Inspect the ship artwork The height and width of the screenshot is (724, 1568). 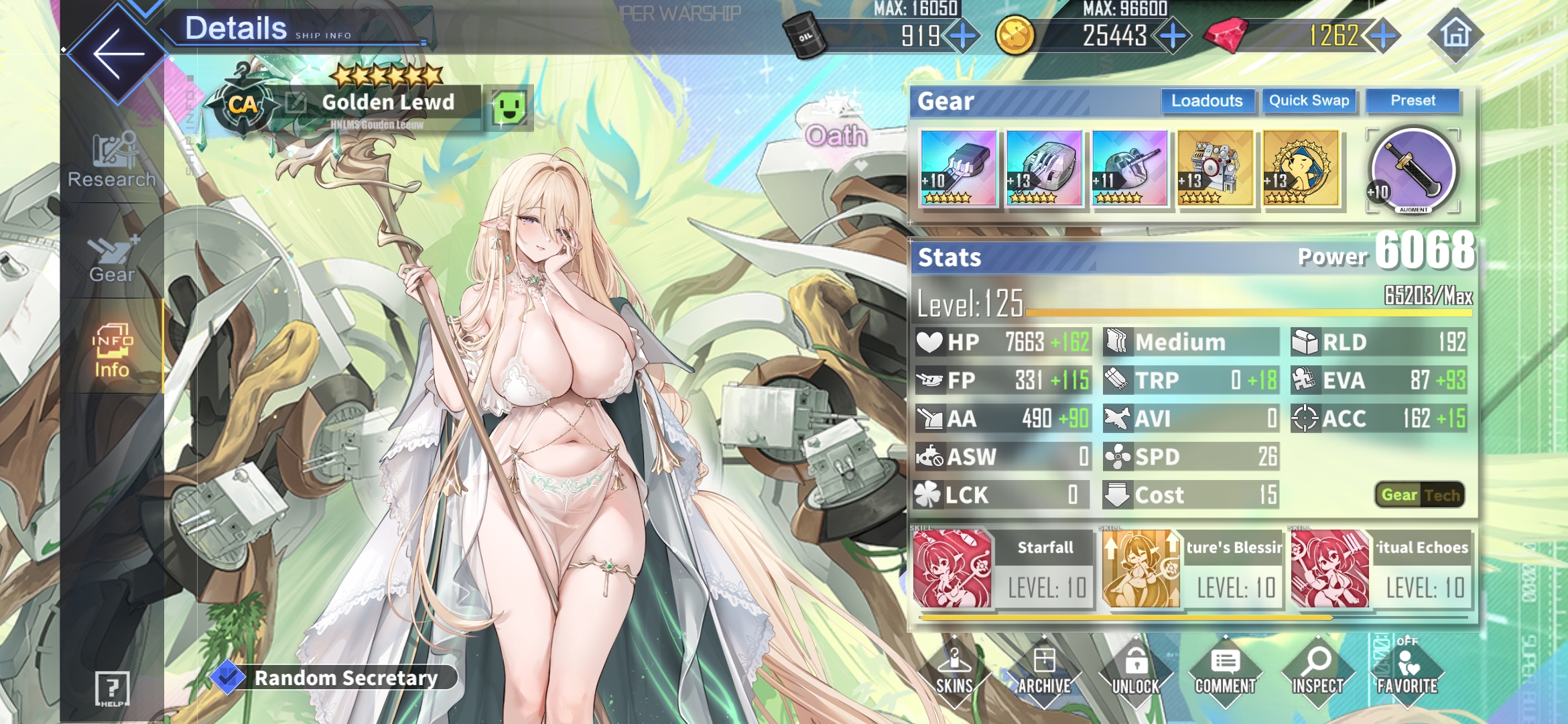1317,672
